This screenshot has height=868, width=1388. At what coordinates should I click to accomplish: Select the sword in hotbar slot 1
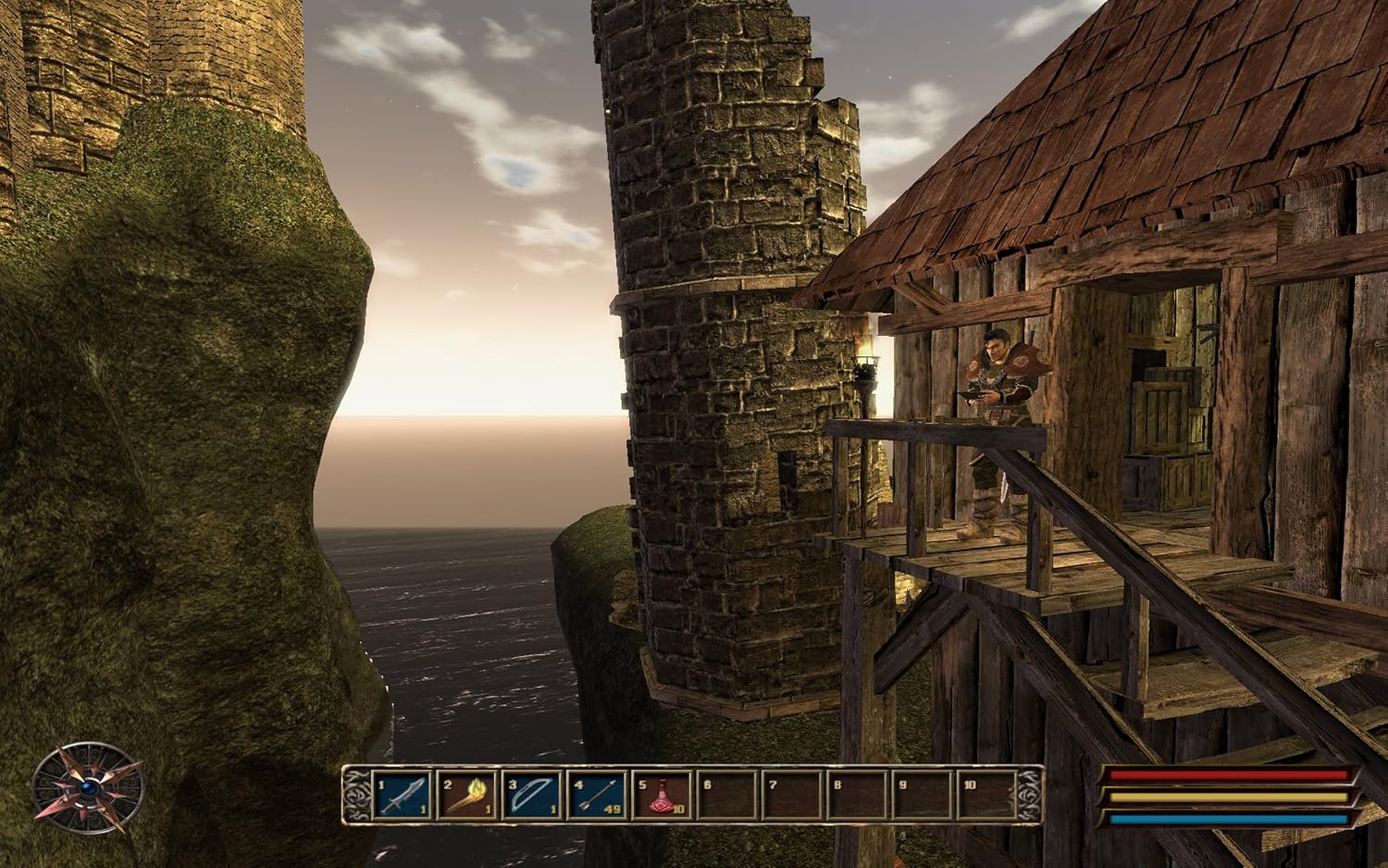click(x=404, y=796)
